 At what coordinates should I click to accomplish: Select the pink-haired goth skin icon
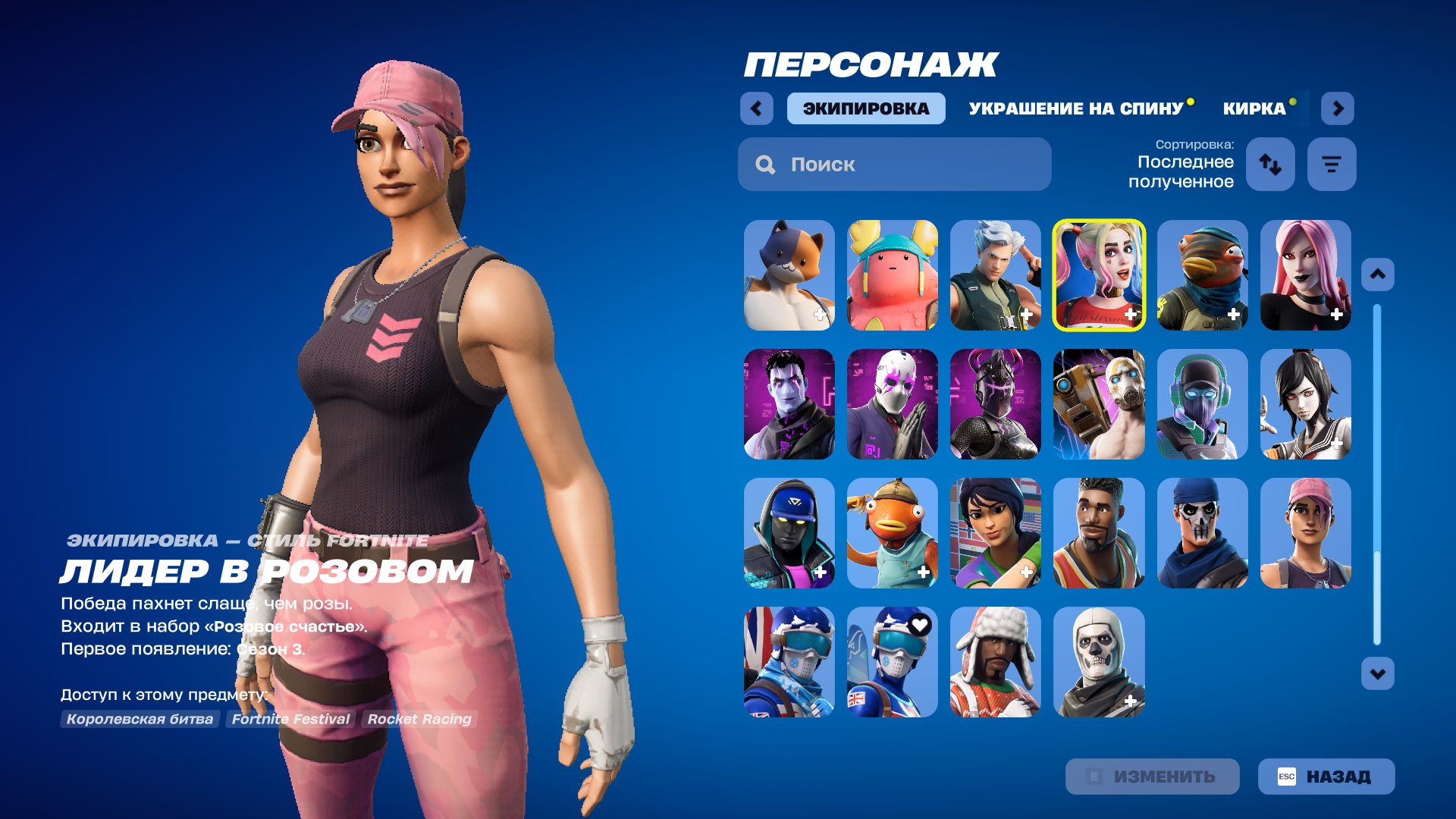click(1305, 275)
